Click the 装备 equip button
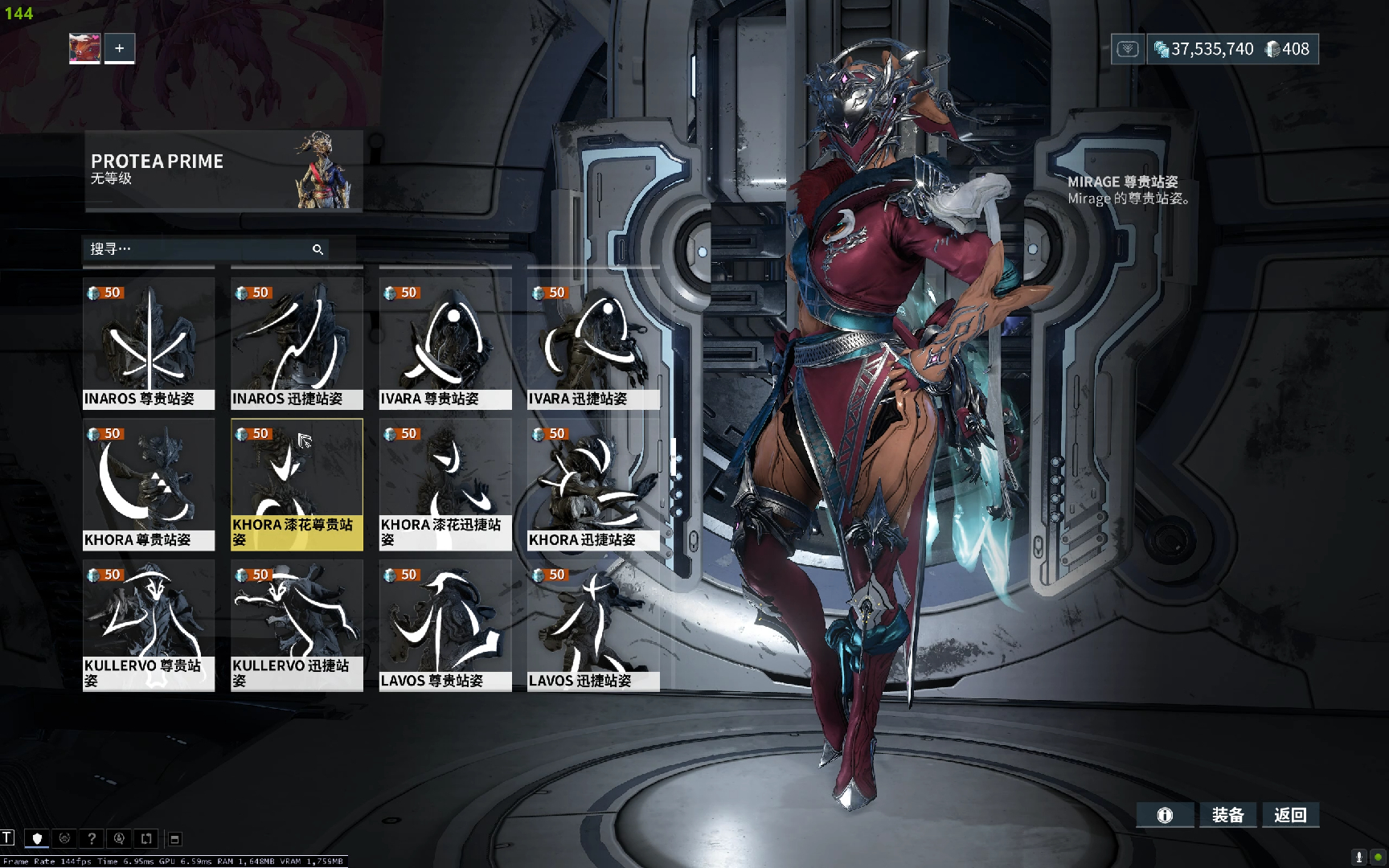Viewport: 1389px width, 868px height. click(x=1227, y=815)
